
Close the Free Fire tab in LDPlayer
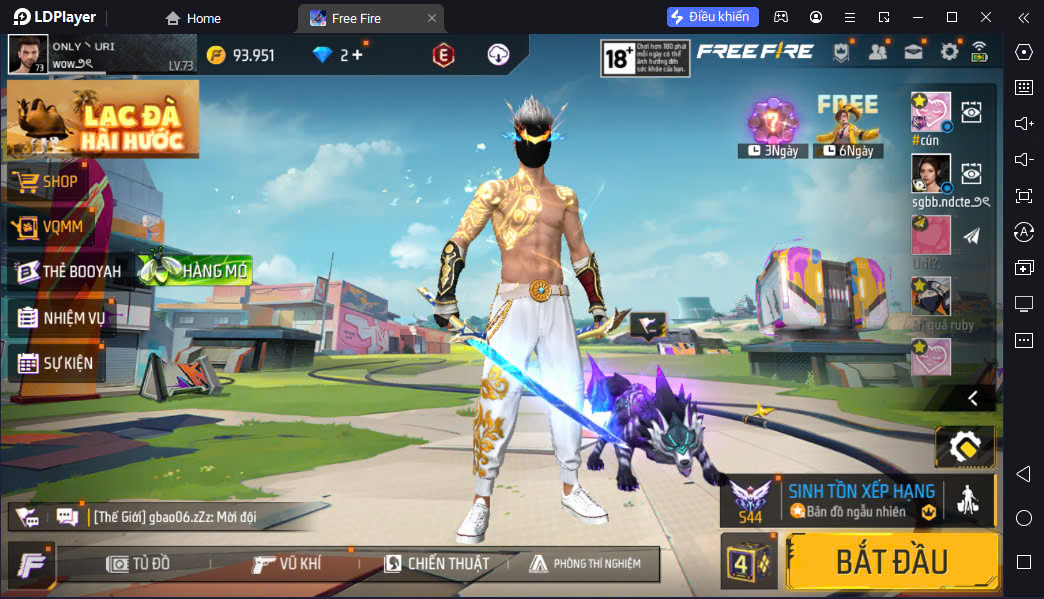[431, 18]
